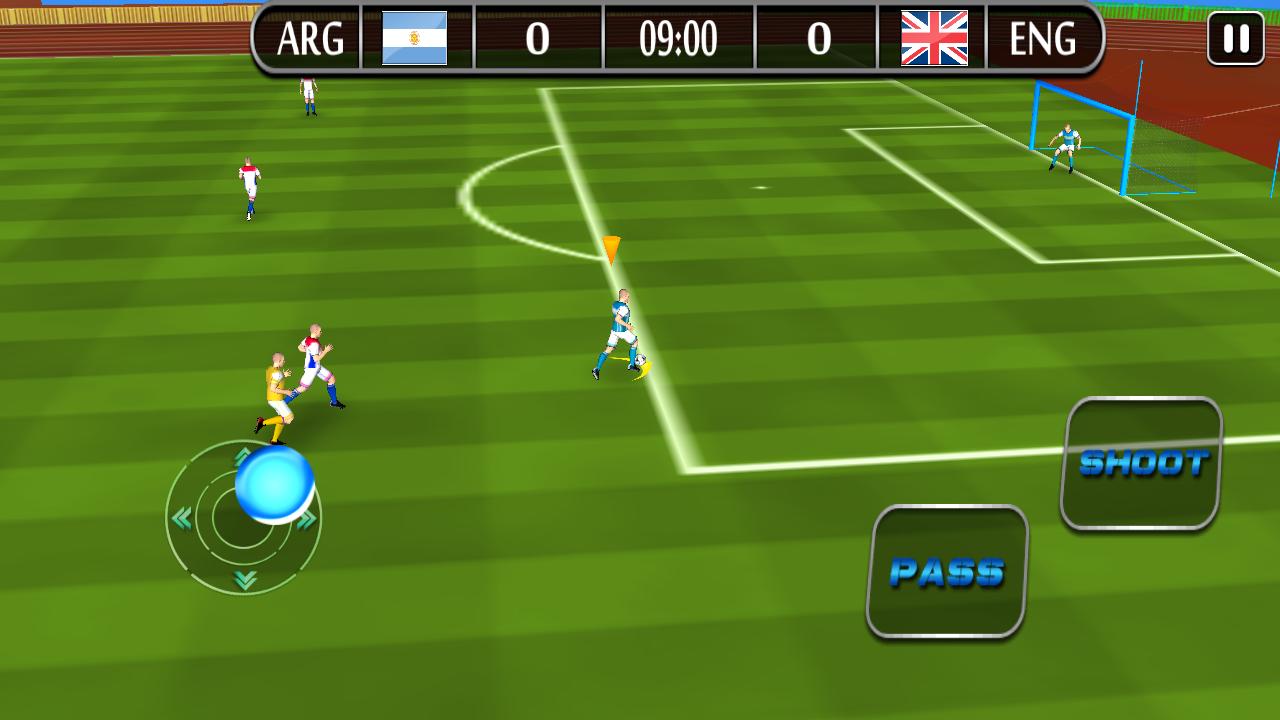This screenshot has width=1280, height=720.
Task: Click the England flag on the scoreboard
Action: [x=932, y=40]
